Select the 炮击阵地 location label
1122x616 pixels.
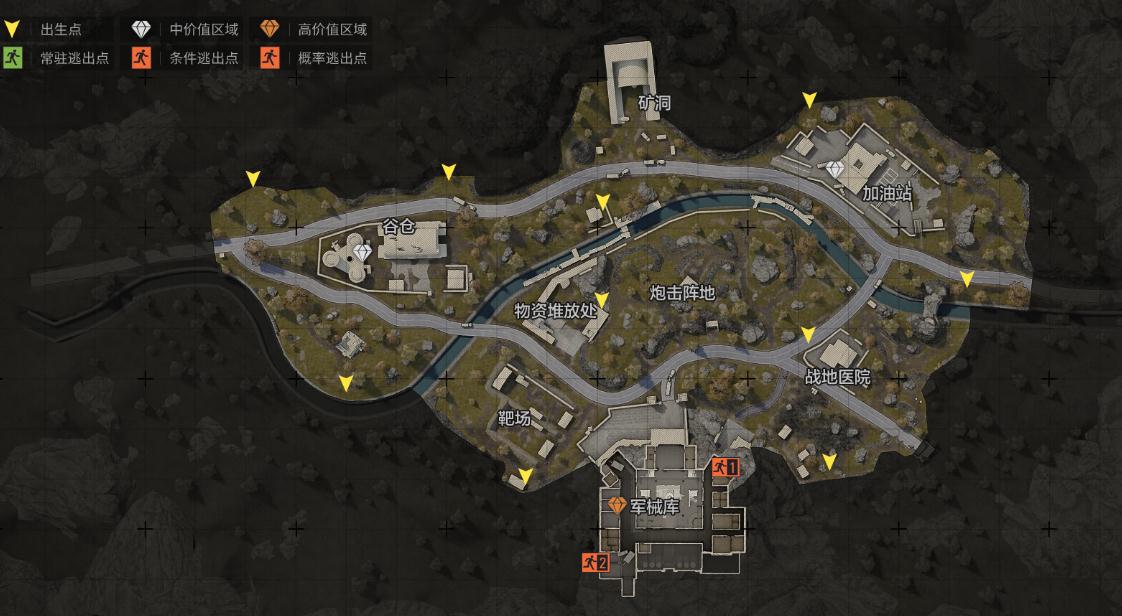pyautogui.click(x=682, y=292)
